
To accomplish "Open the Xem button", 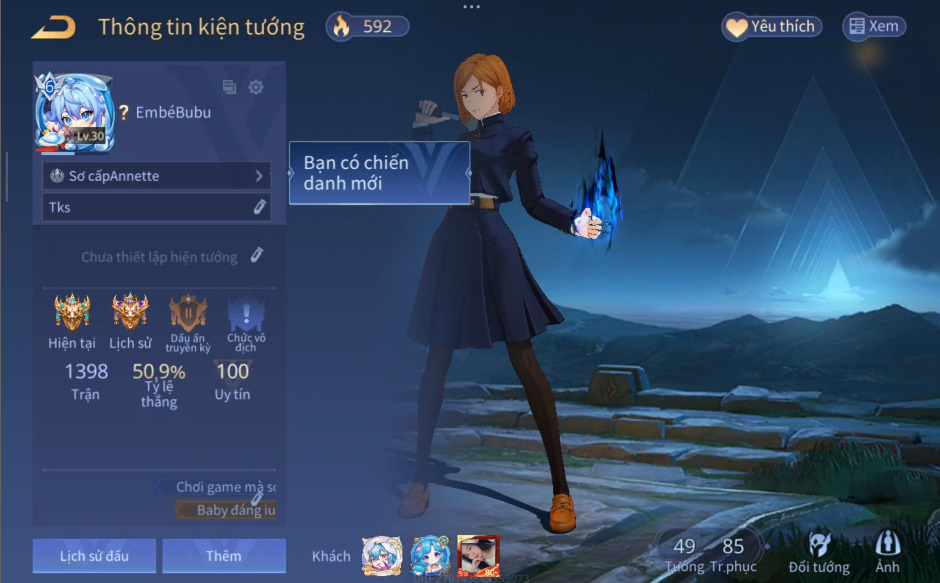I will point(874,27).
